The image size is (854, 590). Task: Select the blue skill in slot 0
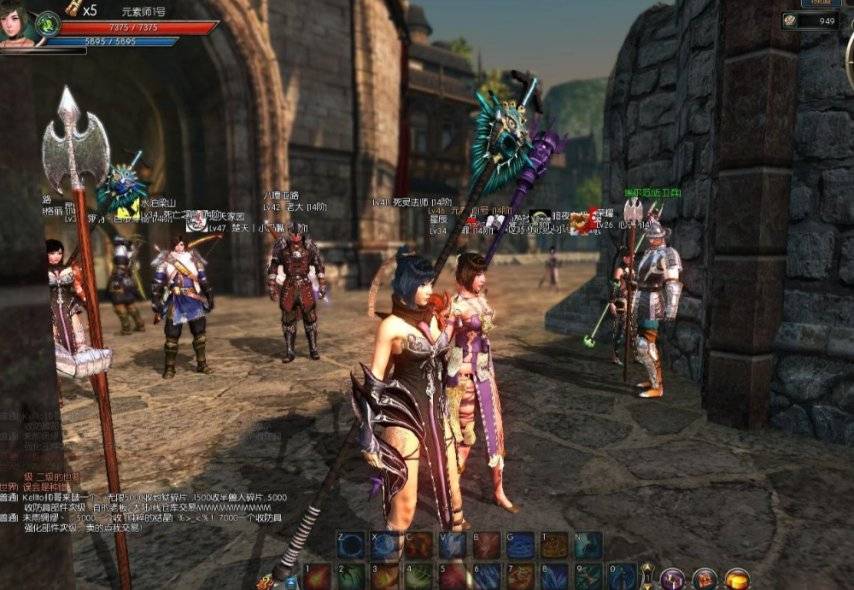point(622,577)
